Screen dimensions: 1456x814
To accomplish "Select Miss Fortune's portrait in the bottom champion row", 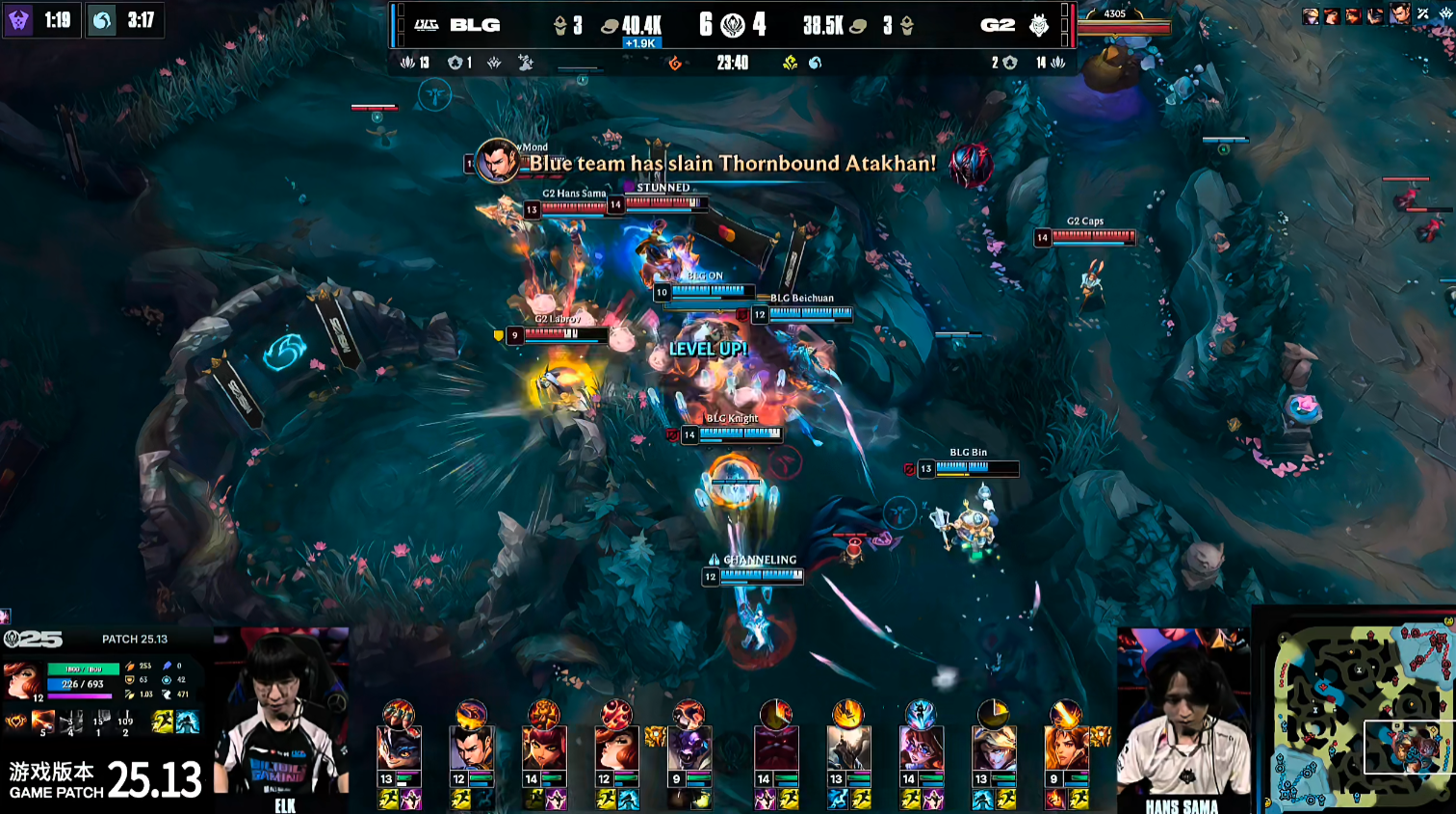I will pos(616,749).
